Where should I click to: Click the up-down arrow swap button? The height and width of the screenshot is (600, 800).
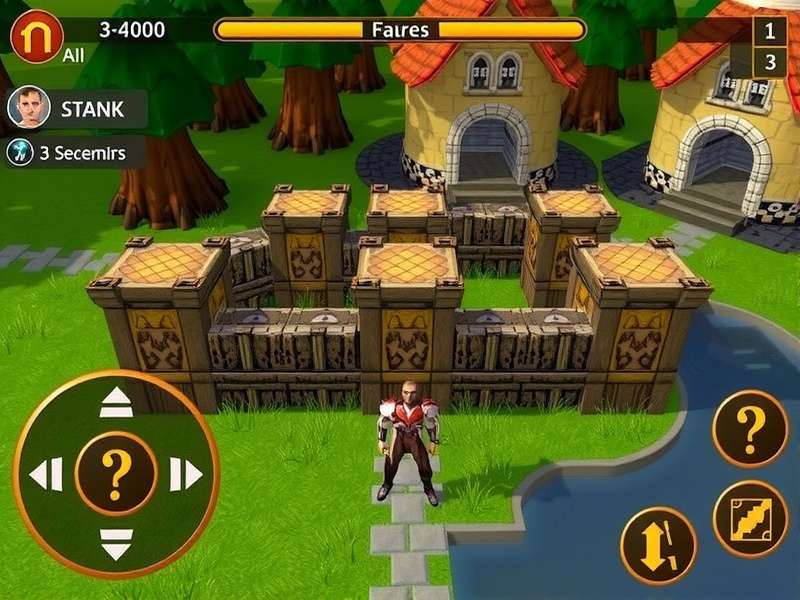tap(658, 545)
